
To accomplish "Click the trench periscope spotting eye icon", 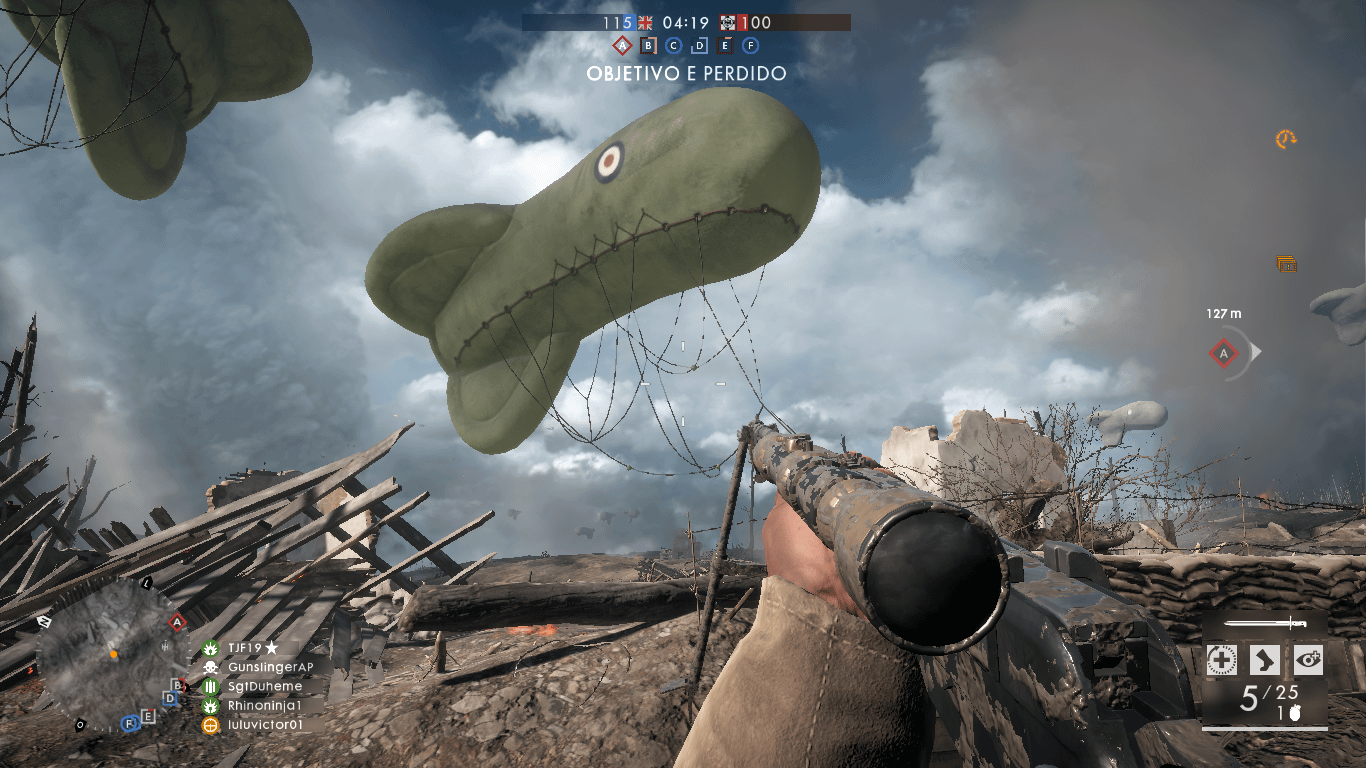I will pyautogui.click(x=1308, y=659).
